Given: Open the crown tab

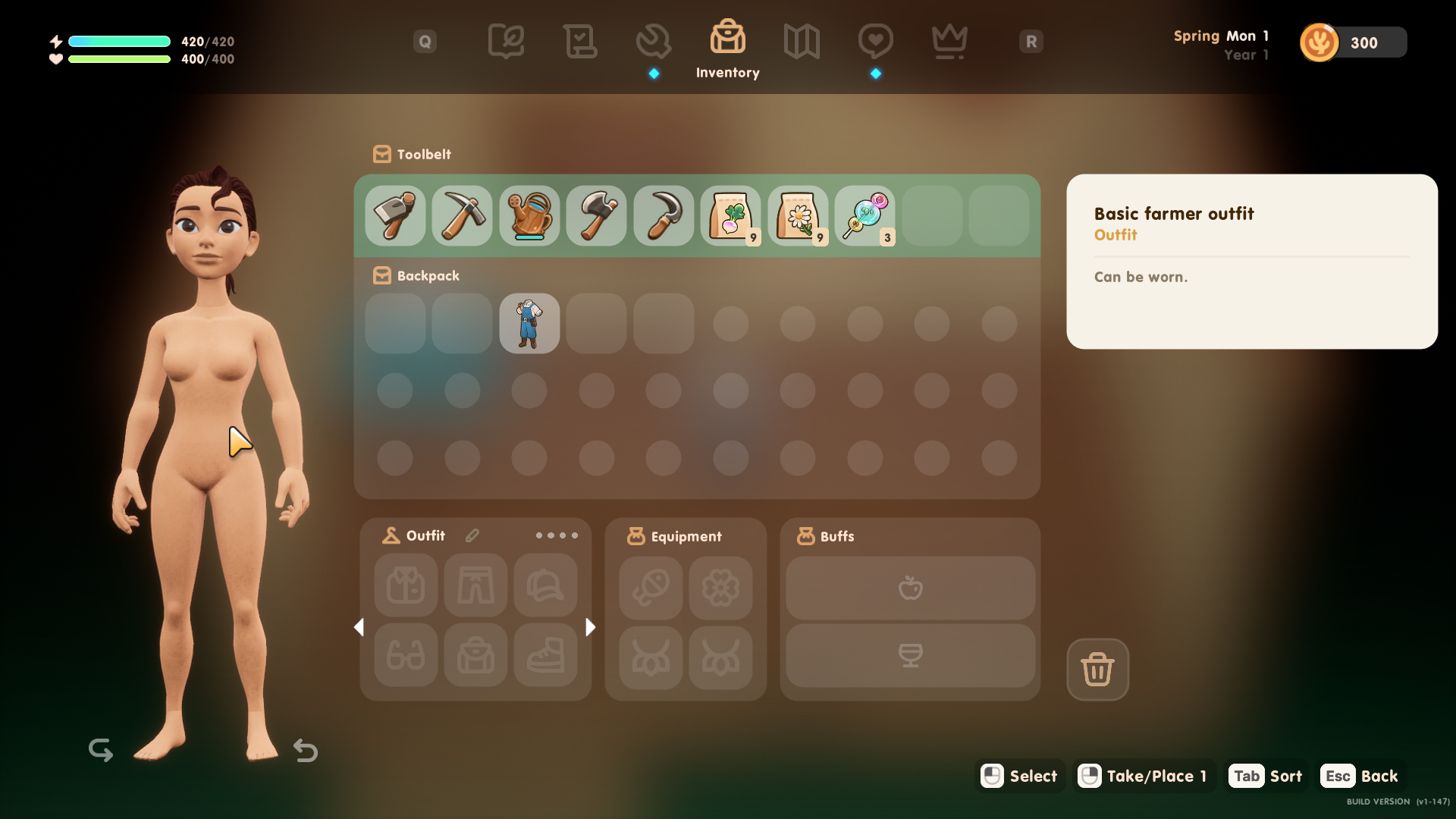Looking at the screenshot, I should click(949, 41).
